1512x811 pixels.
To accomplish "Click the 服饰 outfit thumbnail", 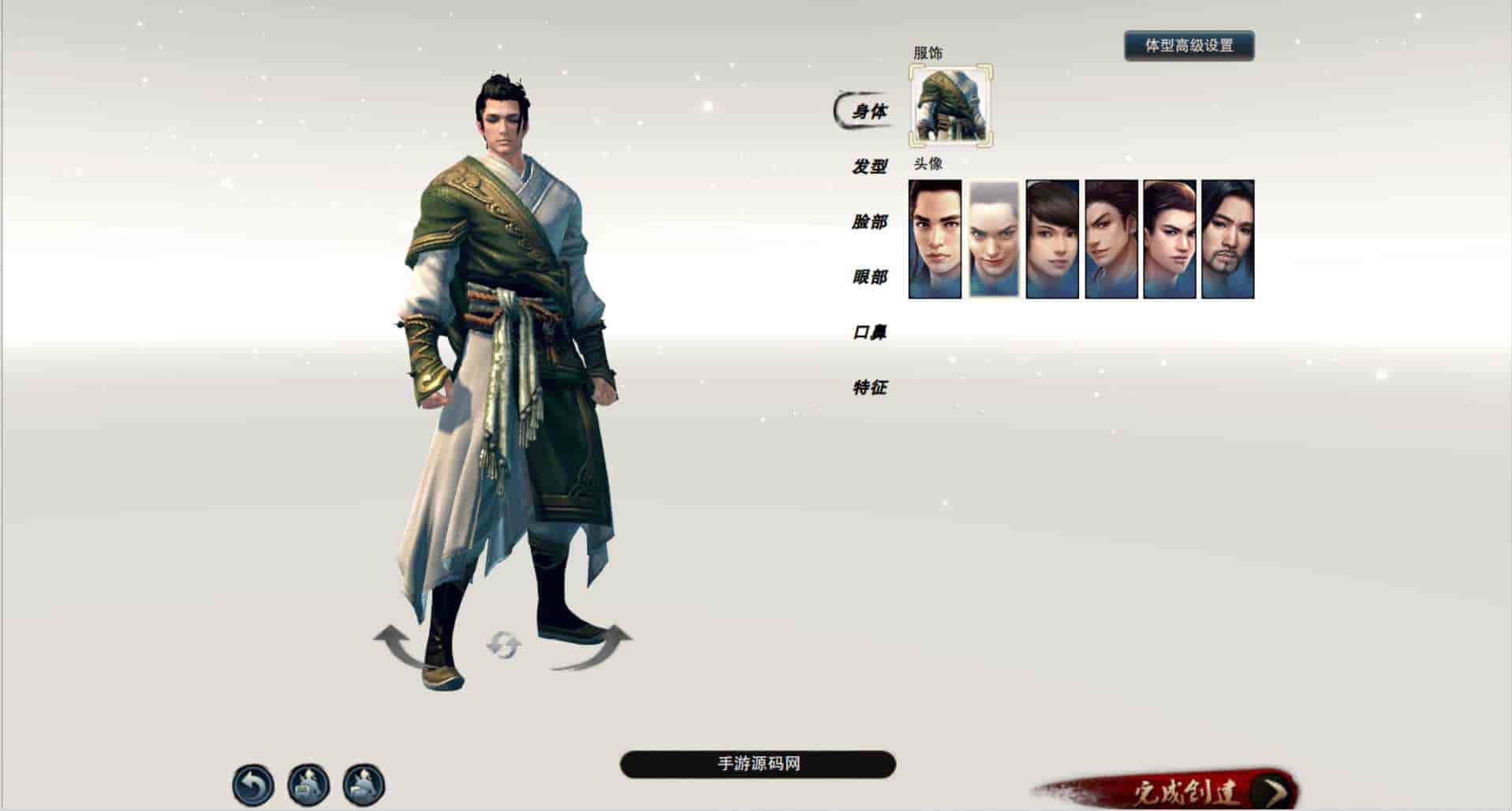I will coord(950,106).
